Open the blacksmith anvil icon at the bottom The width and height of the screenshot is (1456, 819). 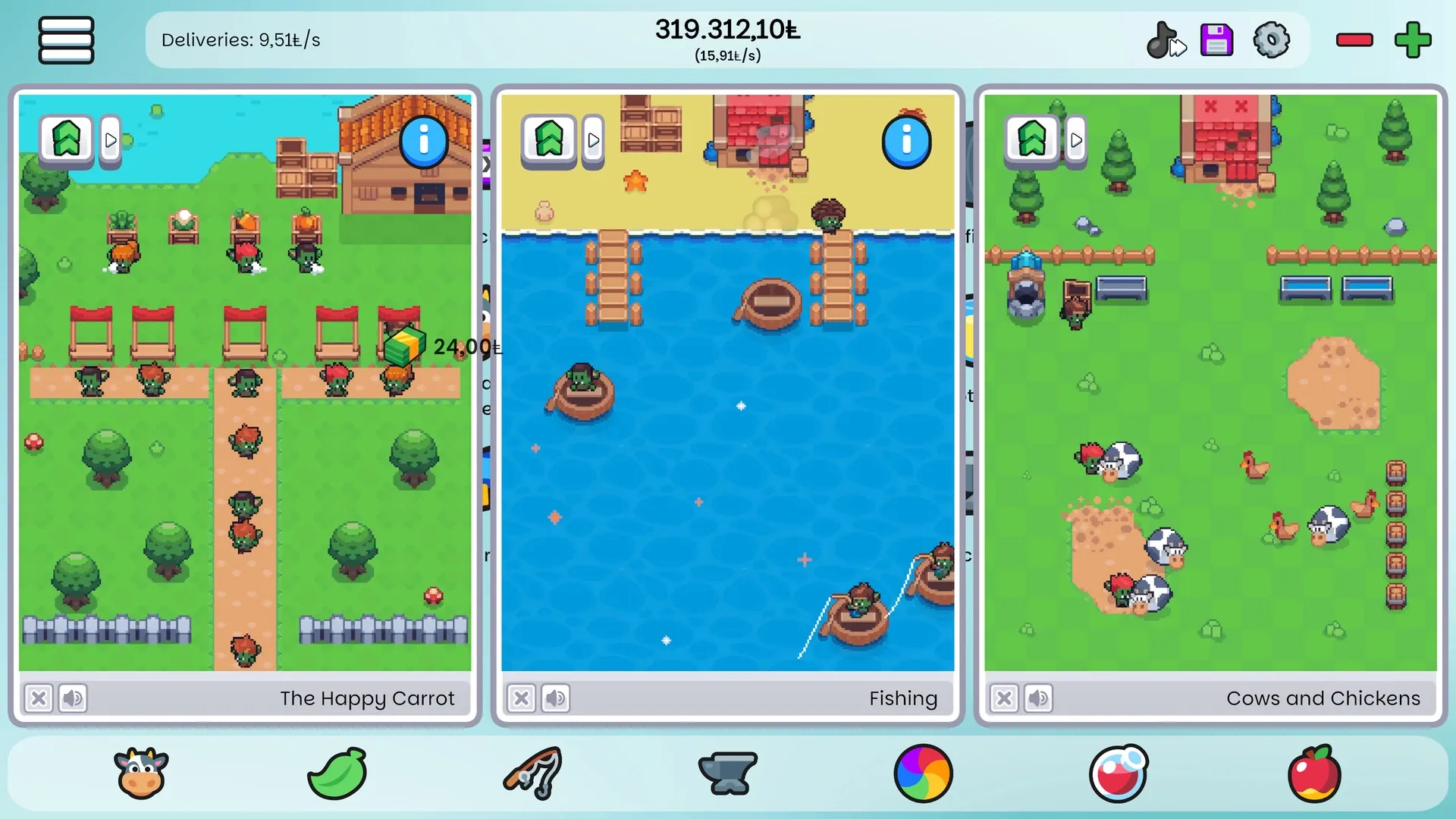727,773
